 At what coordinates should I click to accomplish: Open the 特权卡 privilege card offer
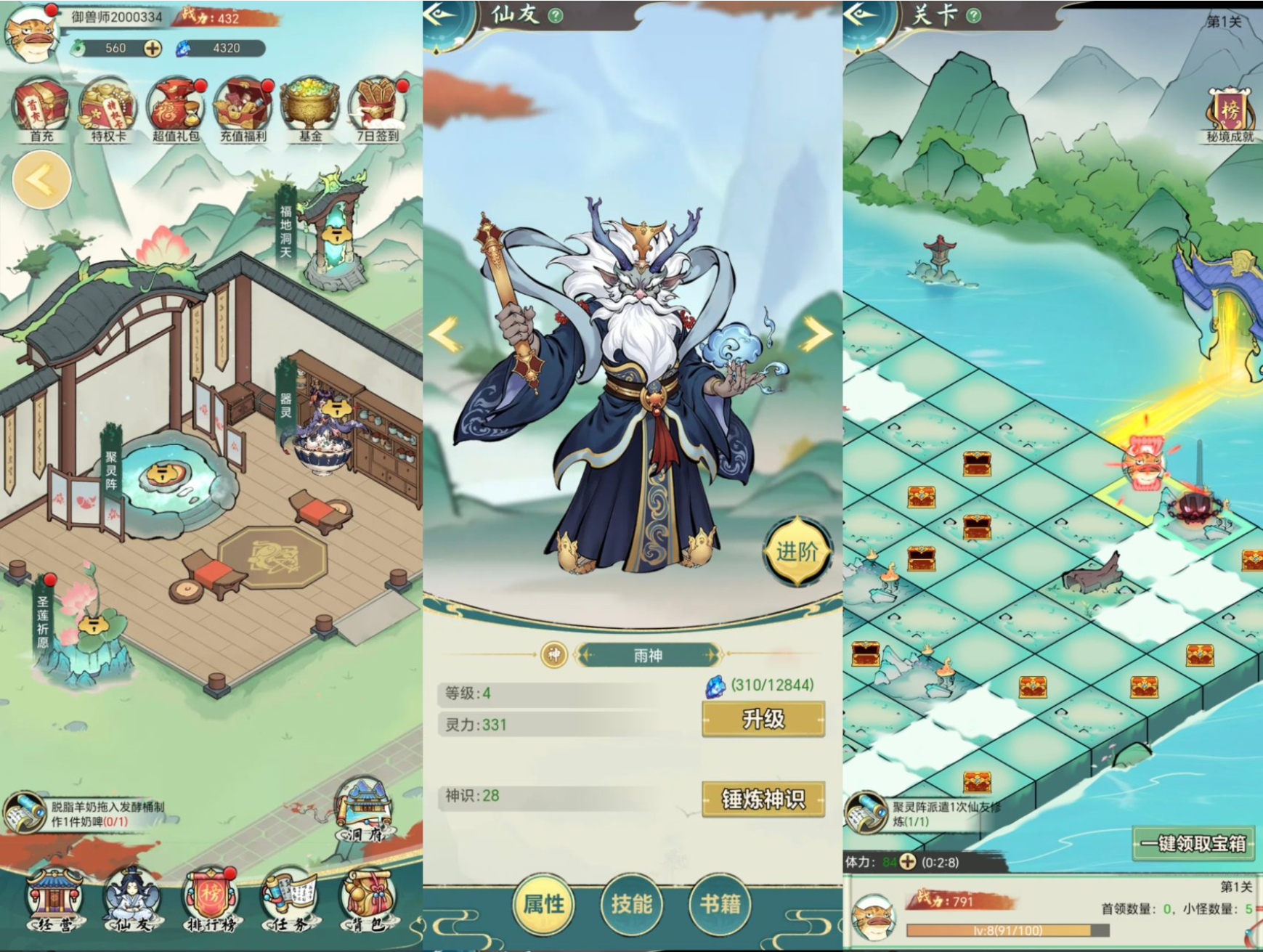[107, 110]
